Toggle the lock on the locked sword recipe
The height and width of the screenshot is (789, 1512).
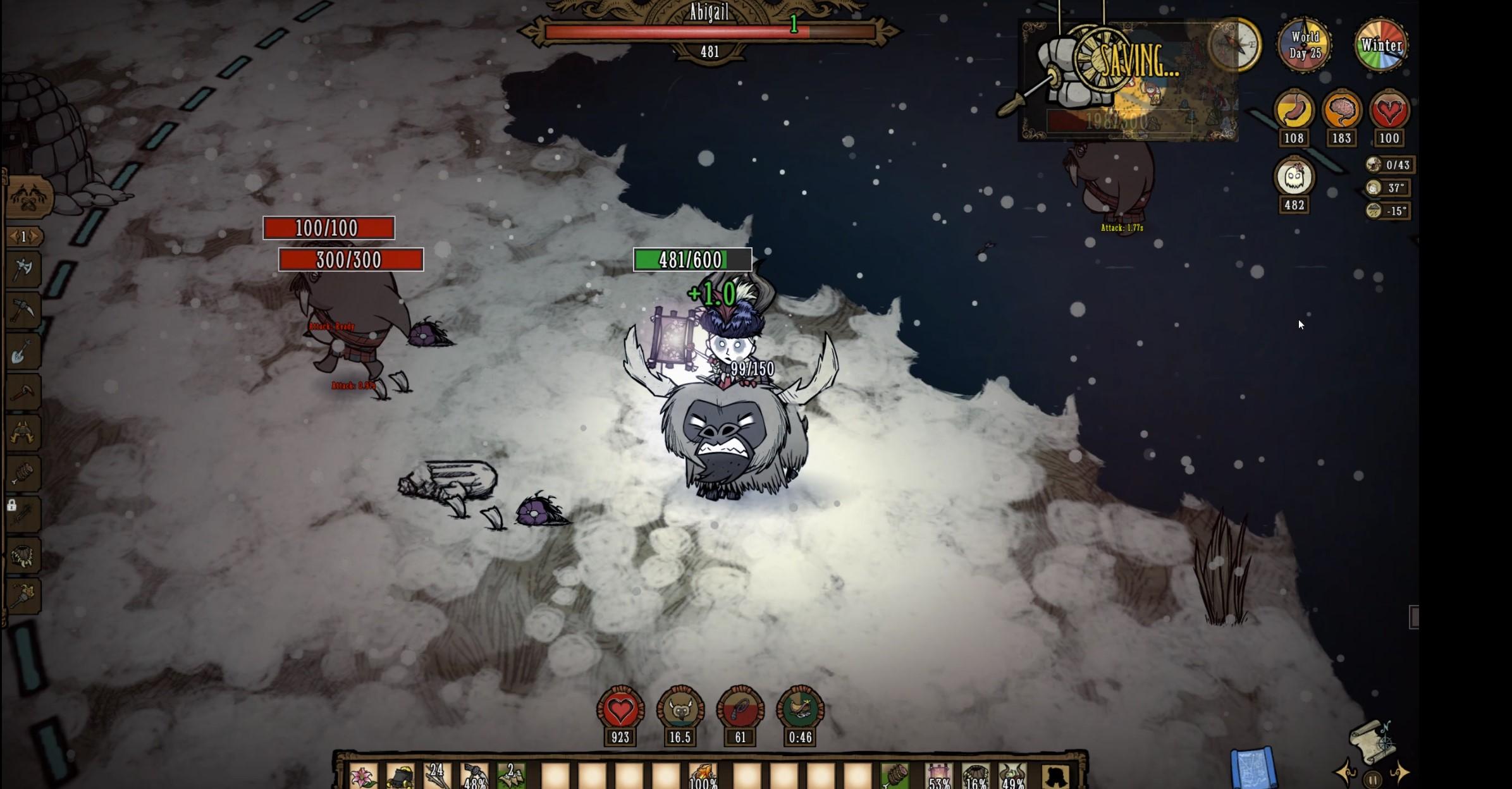point(11,506)
